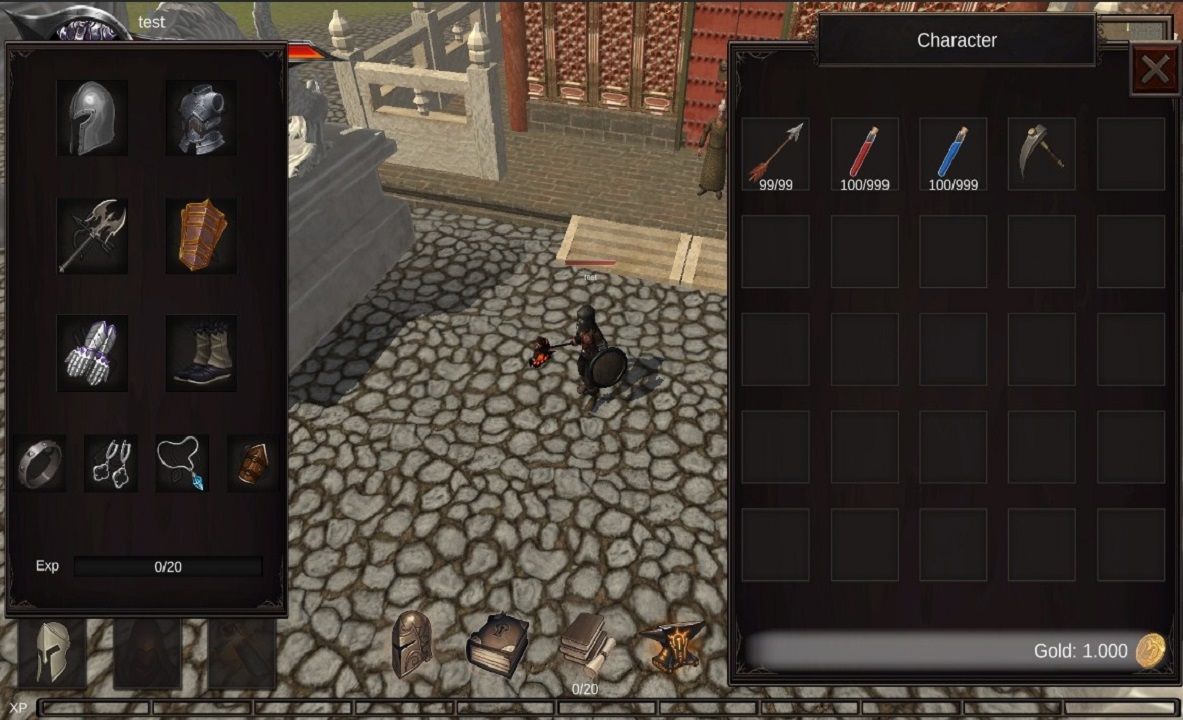Viewport: 1183px width, 720px height.
Task: Select the equipped chest armor slot
Action: click(201, 118)
